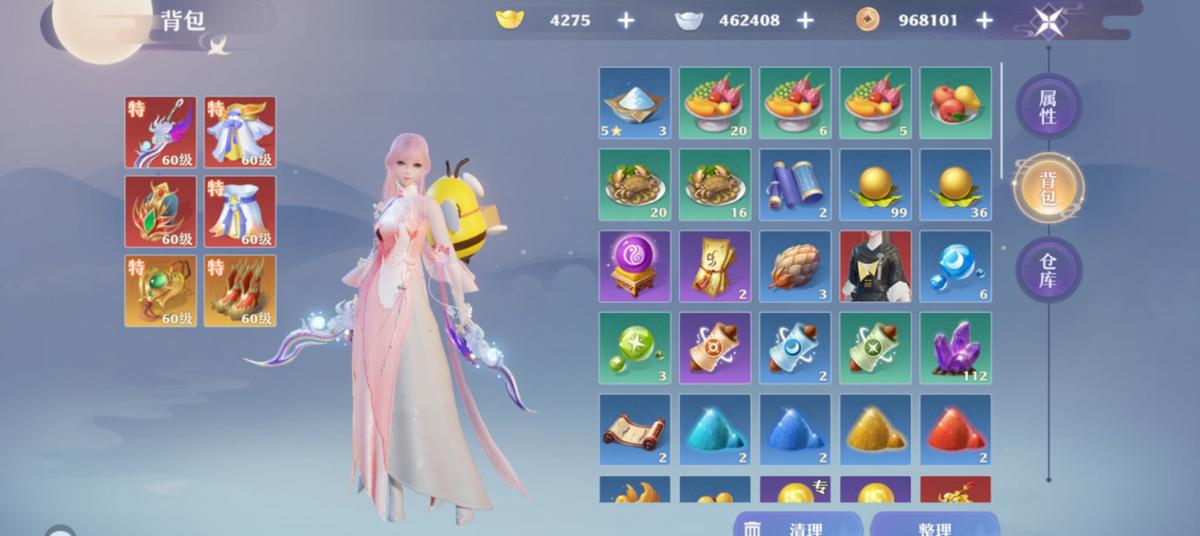
Task: Add gold ingots with the plus button
Action: [x=625, y=20]
